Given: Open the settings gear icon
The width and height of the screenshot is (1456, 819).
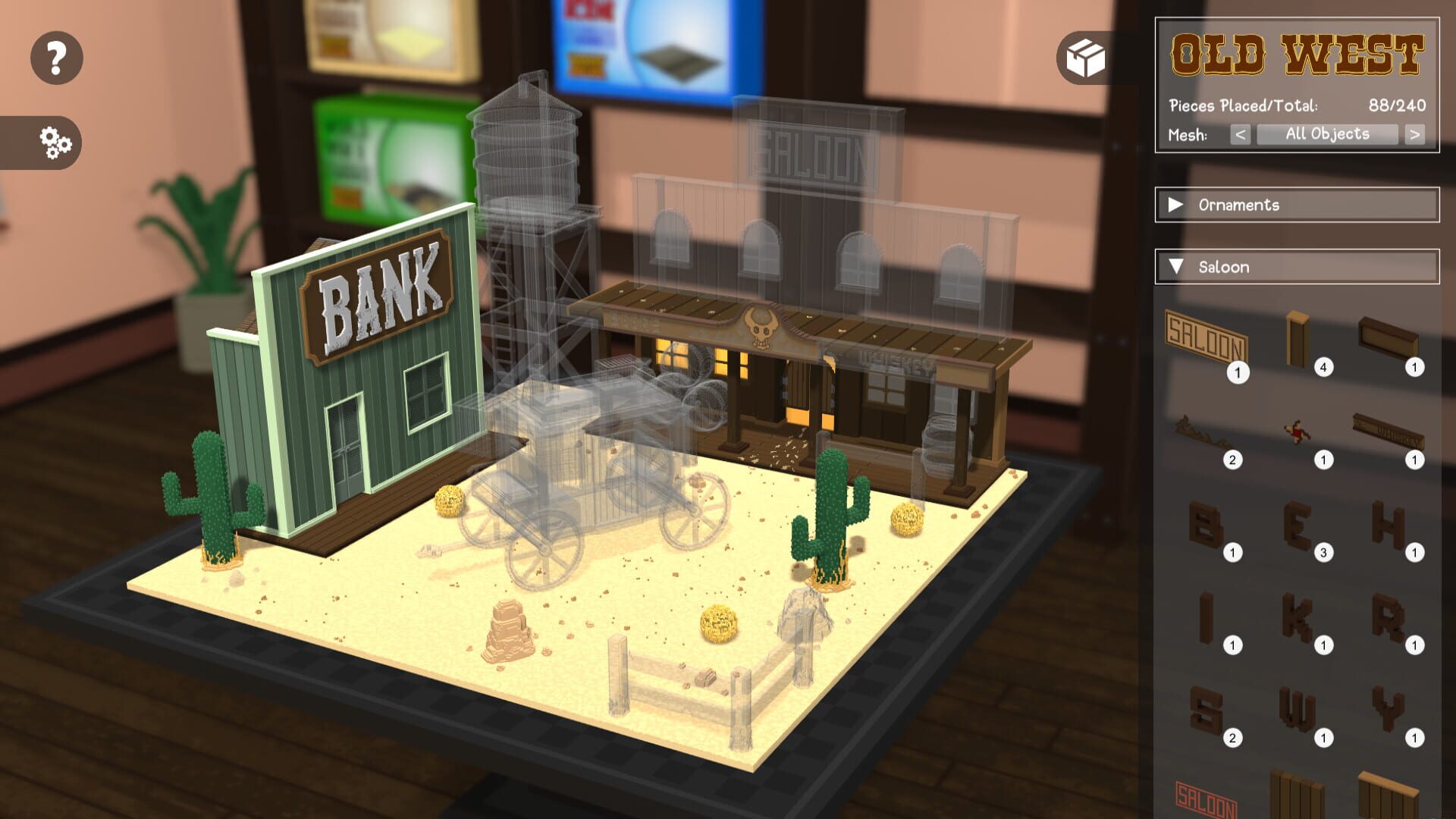Looking at the screenshot, I should 57,141.
